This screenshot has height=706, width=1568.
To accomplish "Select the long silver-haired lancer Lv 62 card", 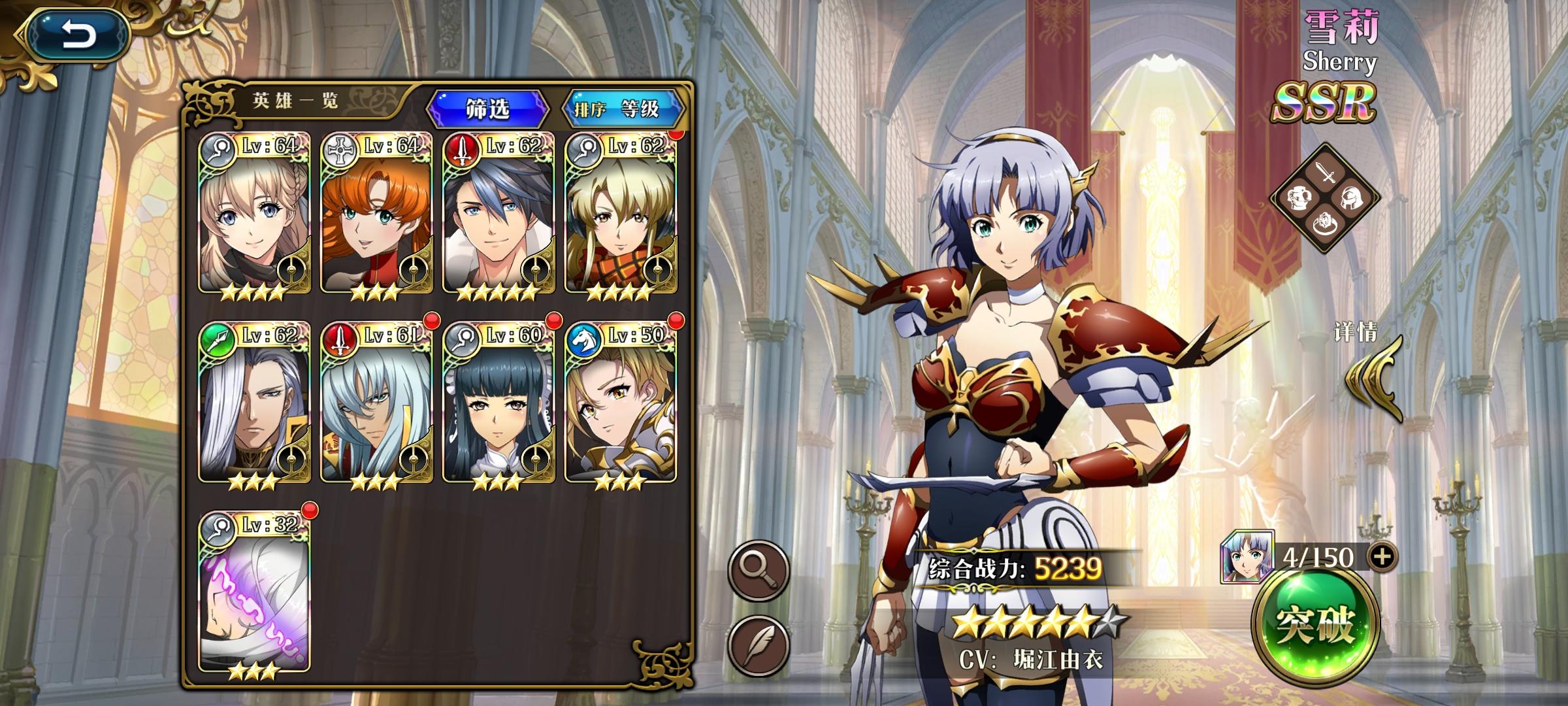I will [x=254, y=404].
